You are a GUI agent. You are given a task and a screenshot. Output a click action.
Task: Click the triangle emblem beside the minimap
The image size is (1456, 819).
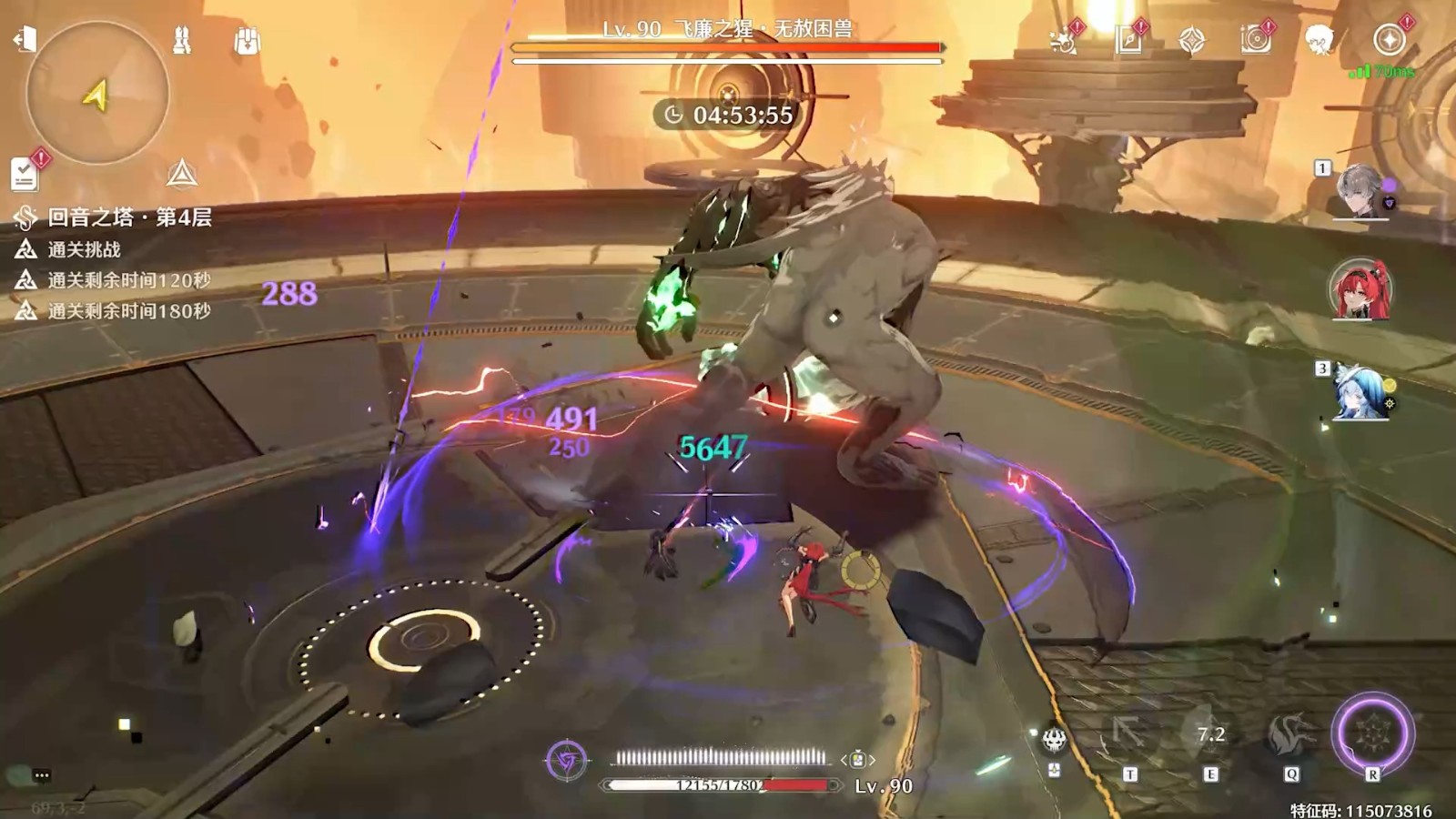(x=182, y=173)
